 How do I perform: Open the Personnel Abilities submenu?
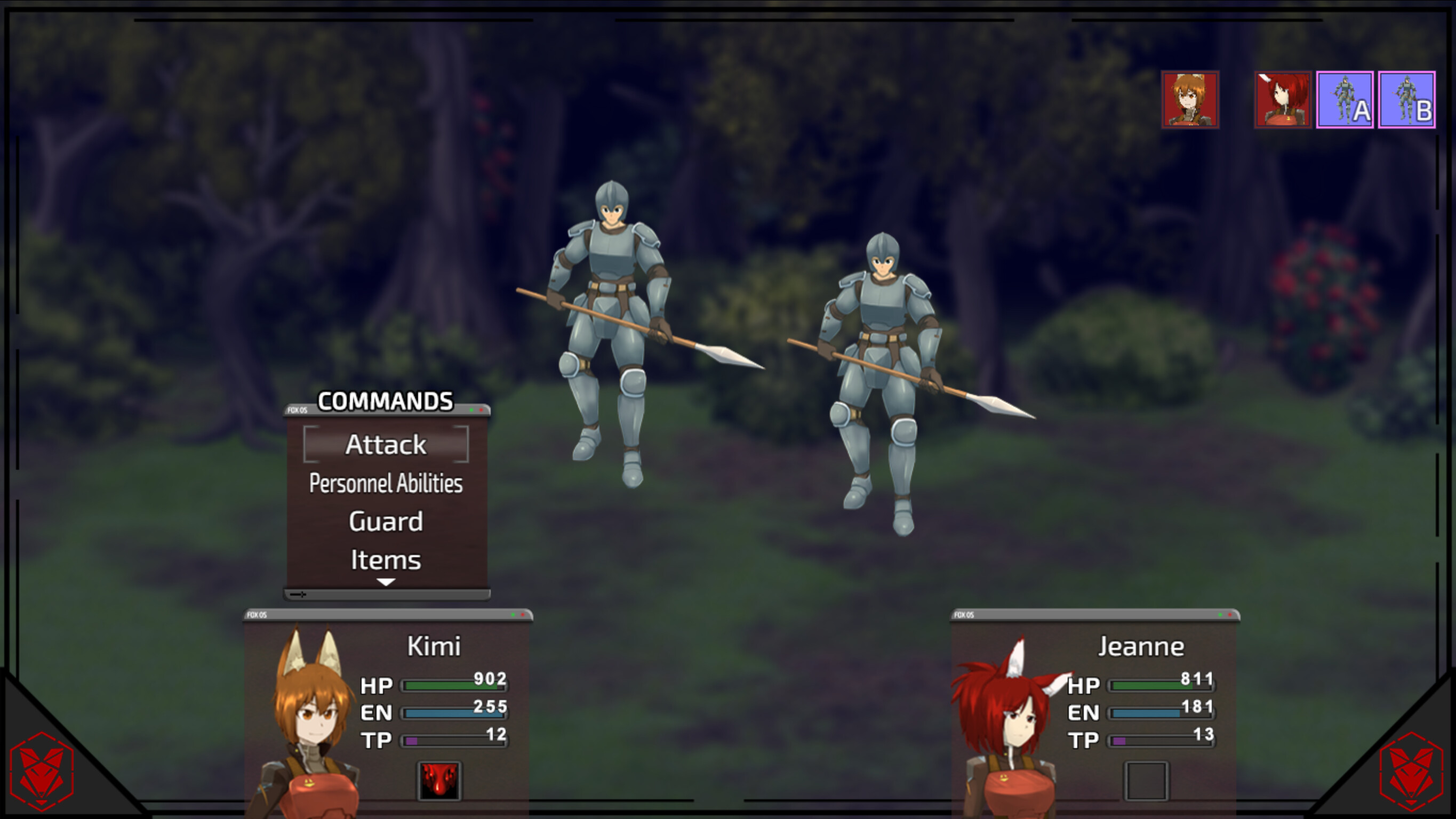pos(386,484)
